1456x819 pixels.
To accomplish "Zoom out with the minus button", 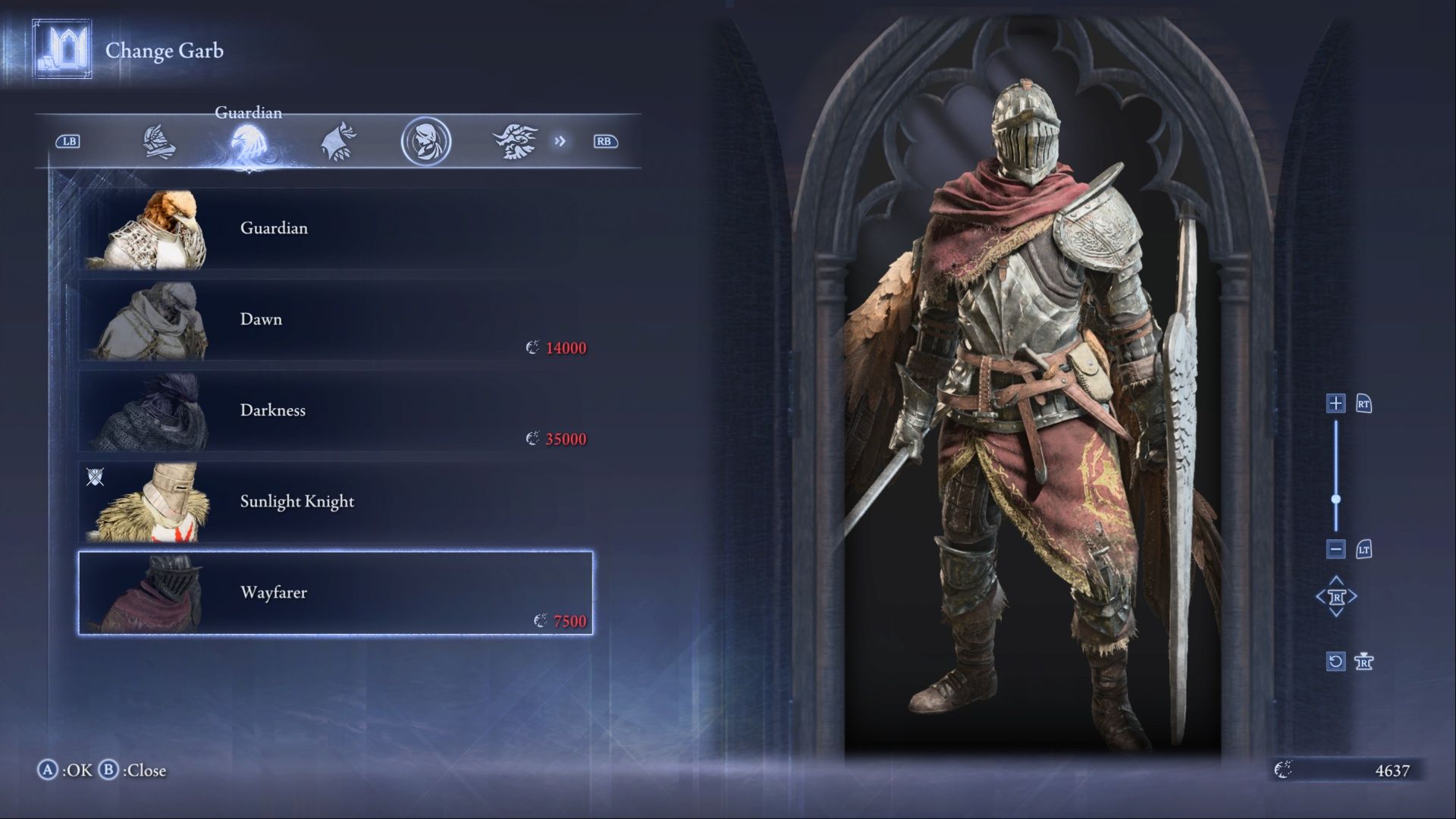I will tap(1335, 549).
